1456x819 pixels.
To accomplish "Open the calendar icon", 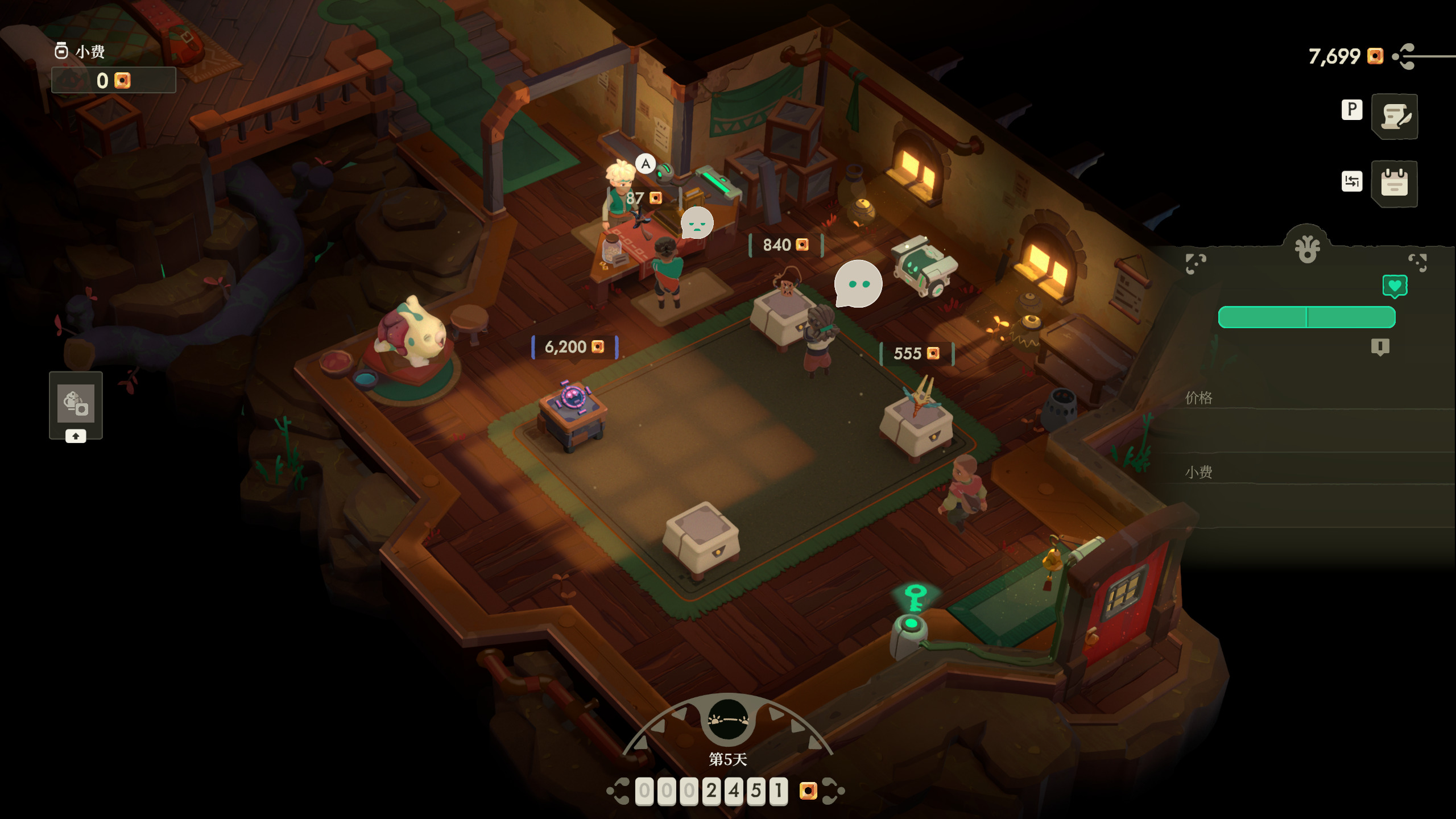I will tap(1395, 183).
